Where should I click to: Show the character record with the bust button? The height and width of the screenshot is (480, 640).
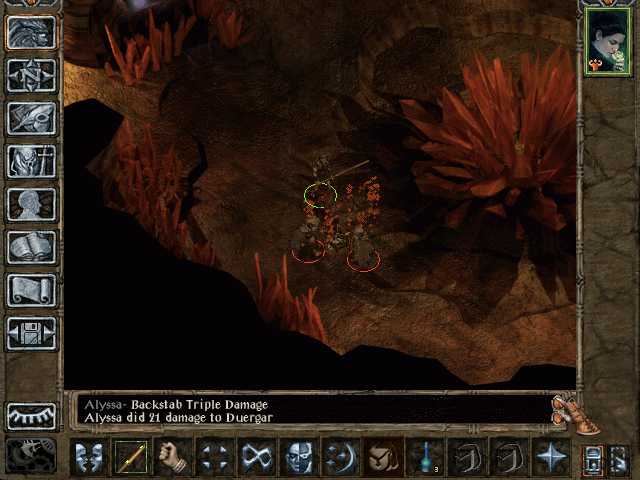(x=32, y=204)
